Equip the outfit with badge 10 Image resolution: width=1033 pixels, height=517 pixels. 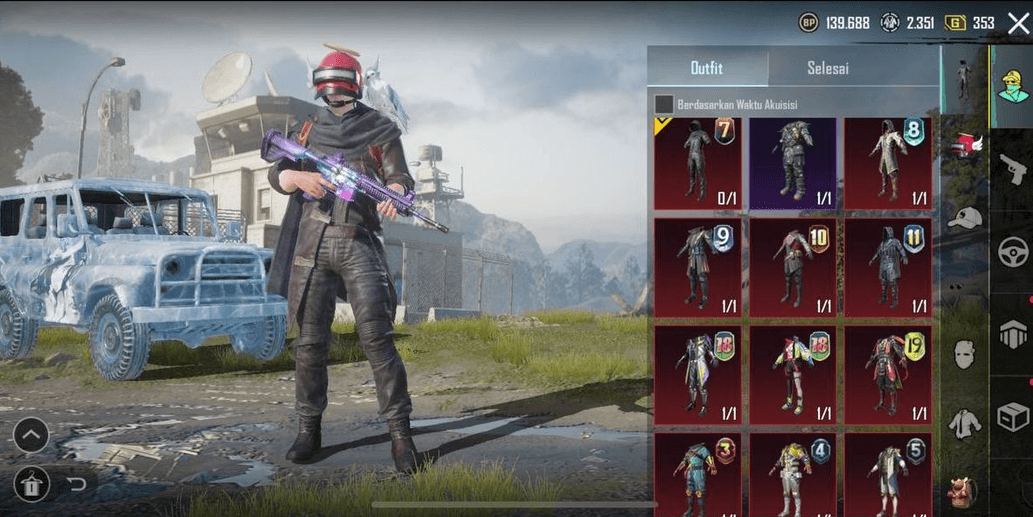coord(793,267)
